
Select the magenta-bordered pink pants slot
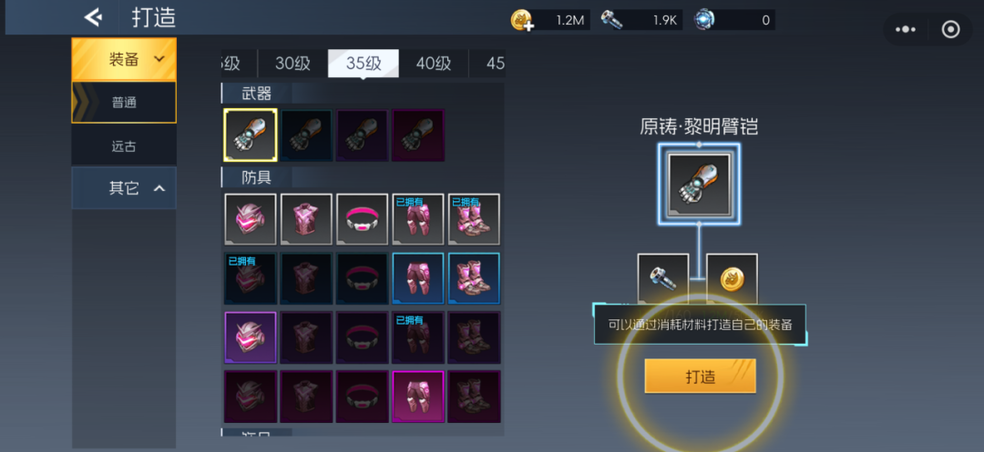tap(418, 396)
